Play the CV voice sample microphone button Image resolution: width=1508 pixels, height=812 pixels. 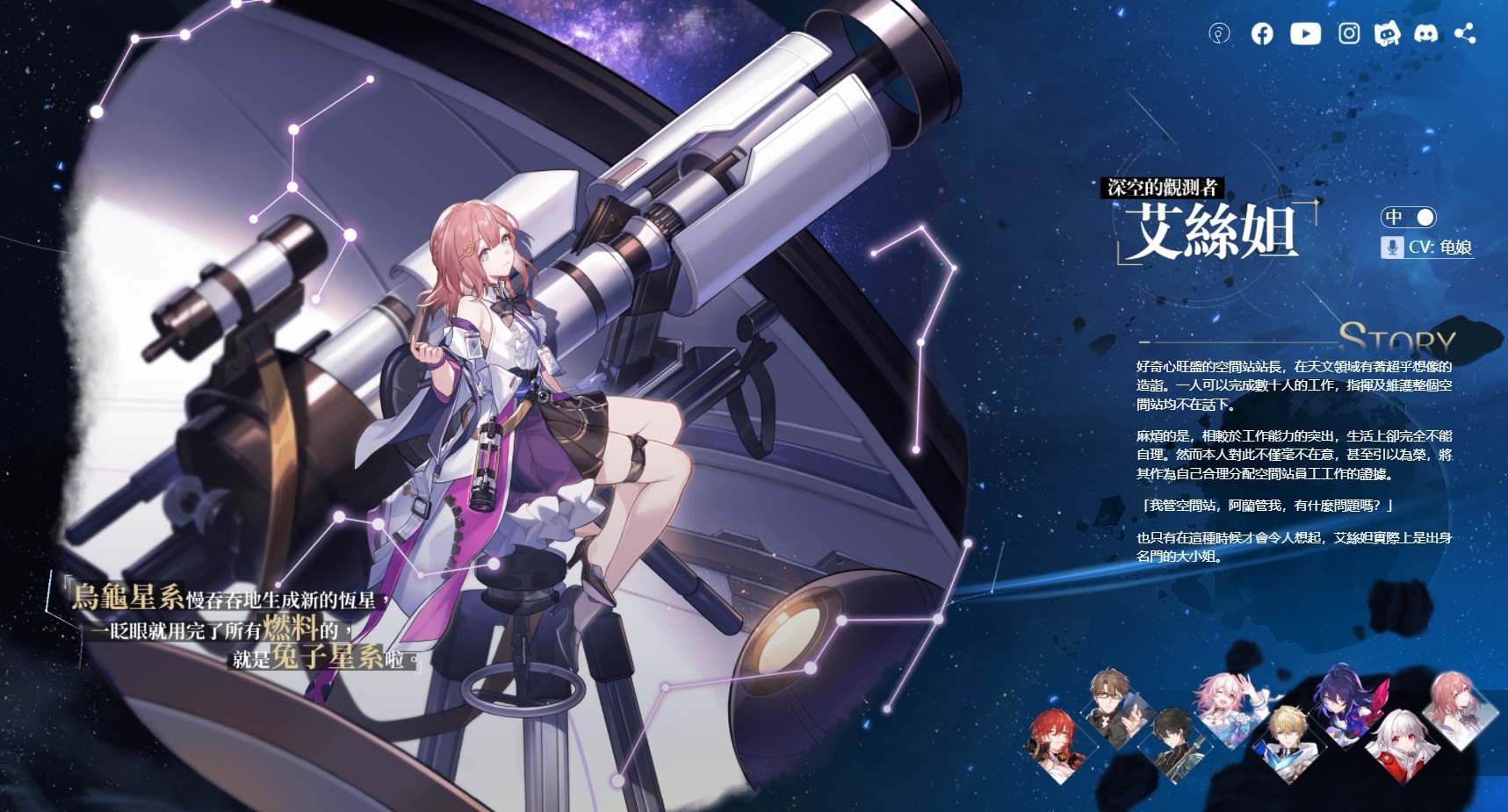point(1391,248)
